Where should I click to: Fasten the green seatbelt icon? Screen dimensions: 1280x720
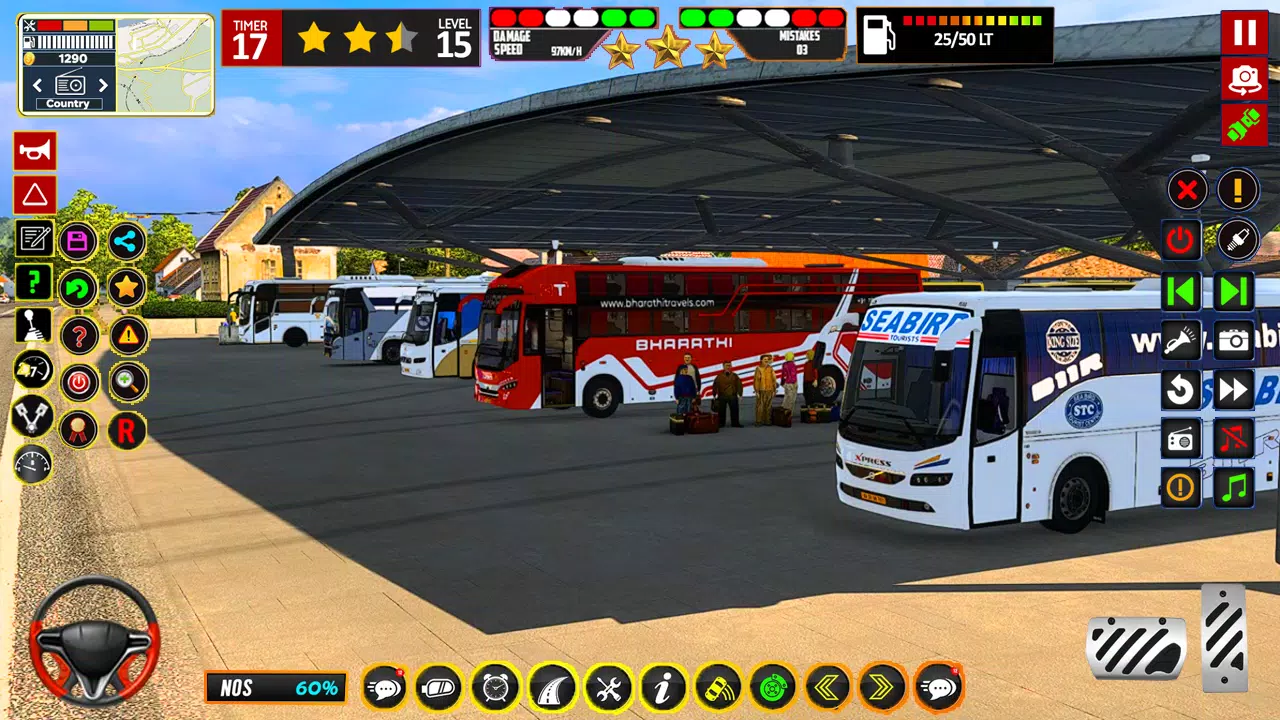click(1244, 125)
